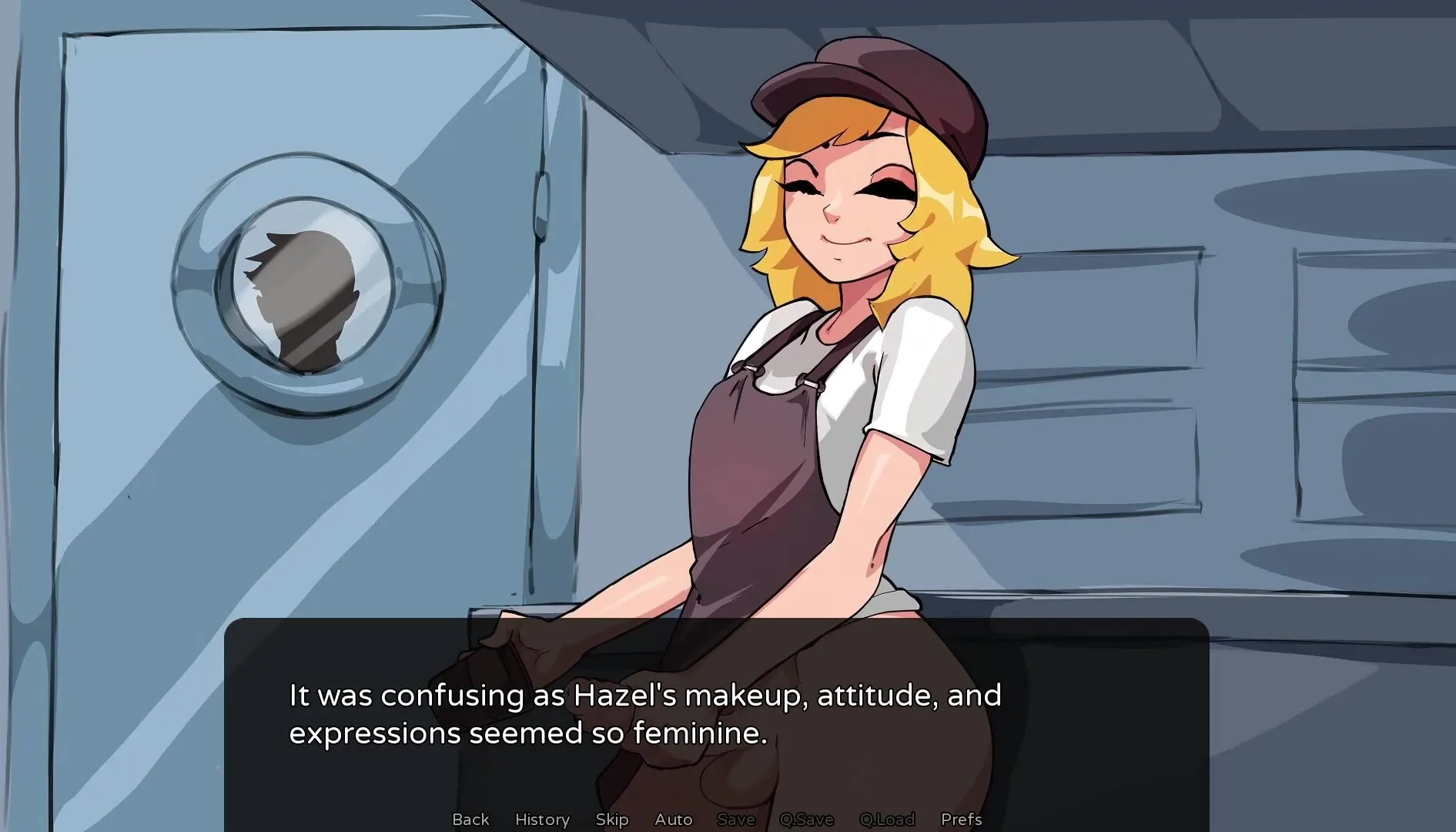Activate Skip mode in quick menu
The width and height of the screenshot is (1456, 832).
click(x=612, y=819)
